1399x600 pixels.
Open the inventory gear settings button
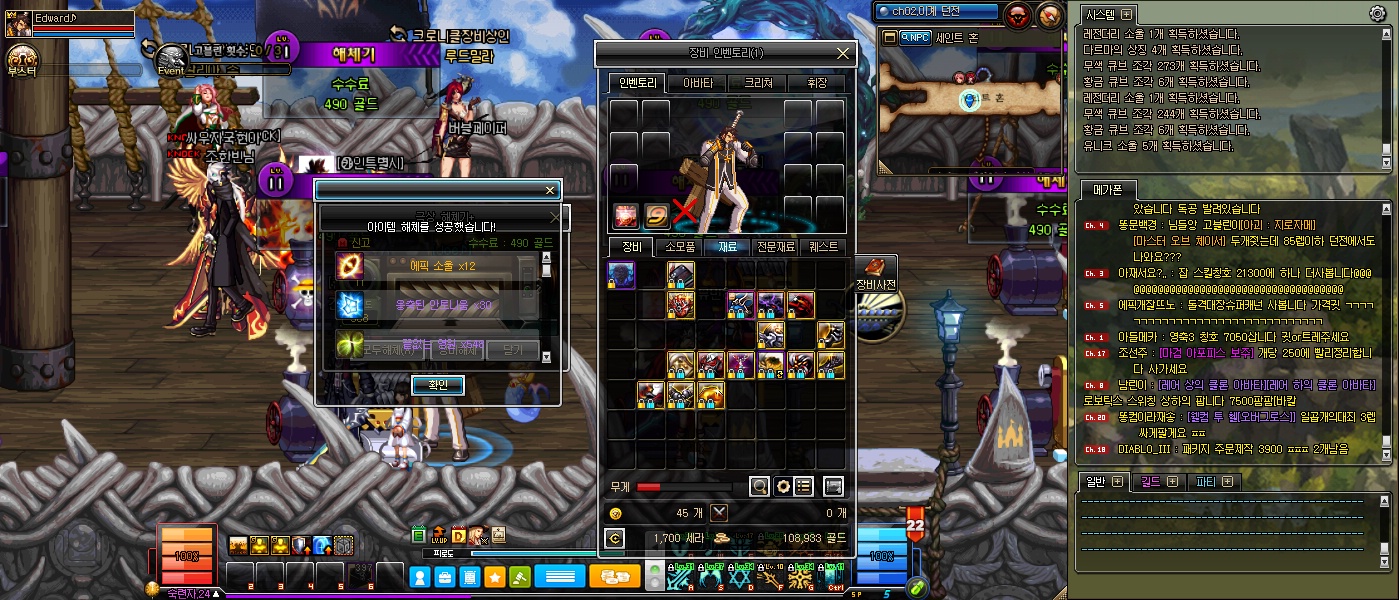pyautogui.click(x=783, y=486)
